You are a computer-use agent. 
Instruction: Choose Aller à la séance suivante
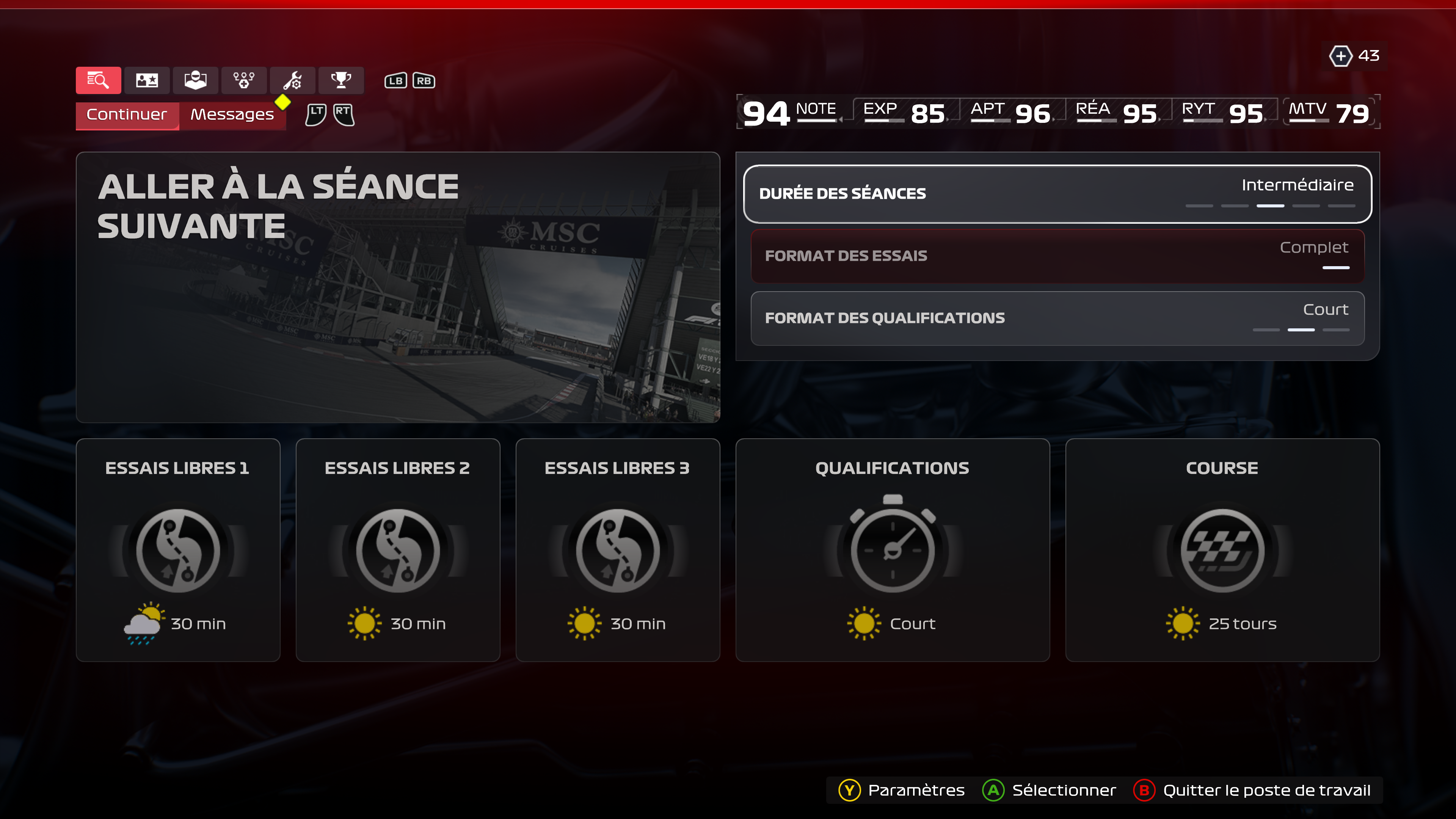397,287
